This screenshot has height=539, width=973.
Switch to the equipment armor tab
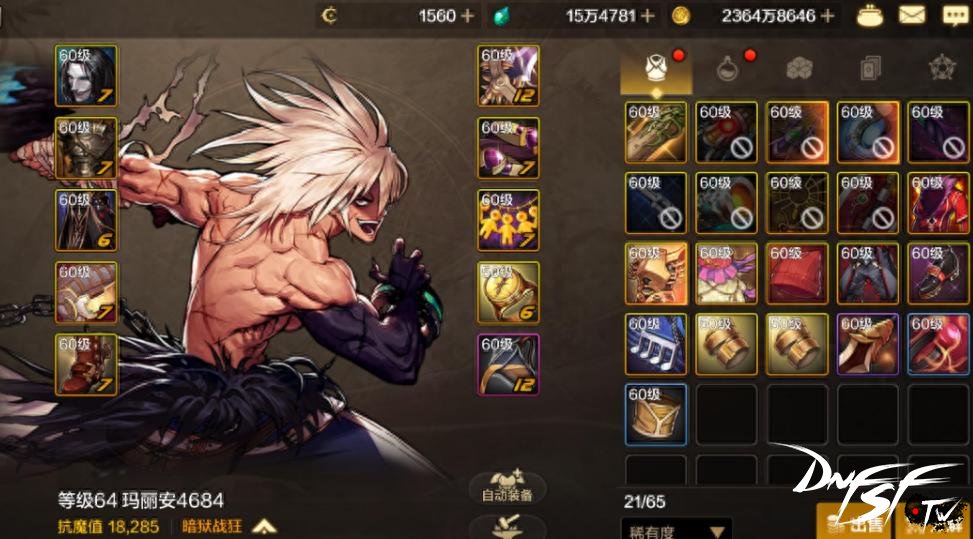tap(656, 68)
